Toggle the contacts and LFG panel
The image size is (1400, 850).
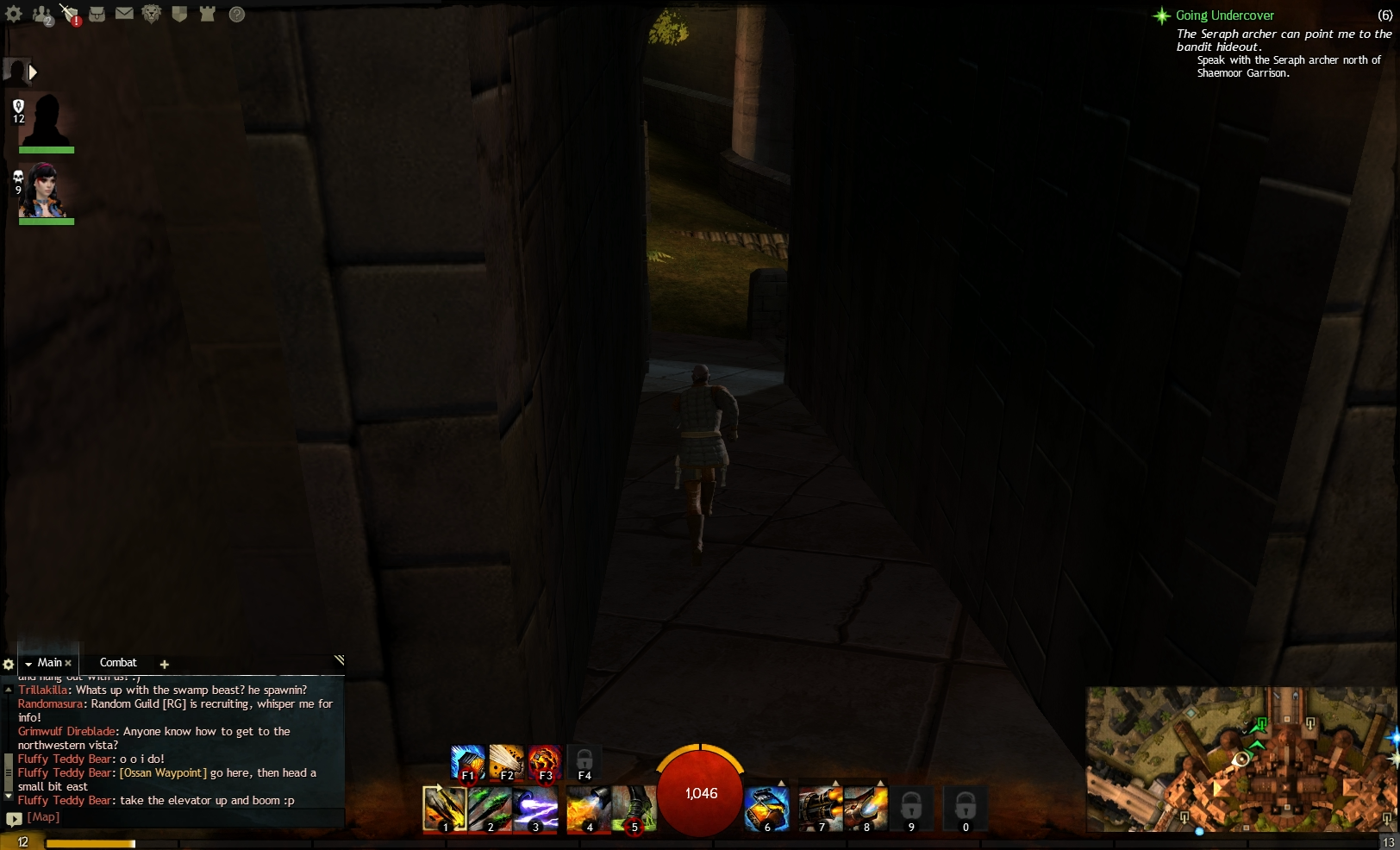(x=41, y=14)
